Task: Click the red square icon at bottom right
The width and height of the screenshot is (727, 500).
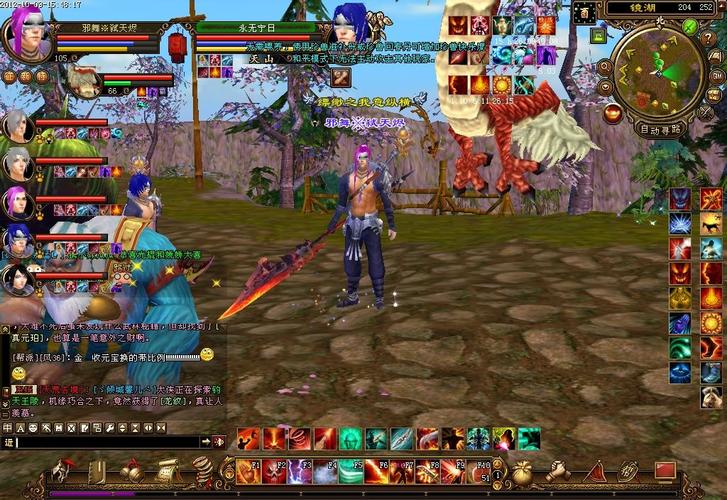Action: (665, 469)
